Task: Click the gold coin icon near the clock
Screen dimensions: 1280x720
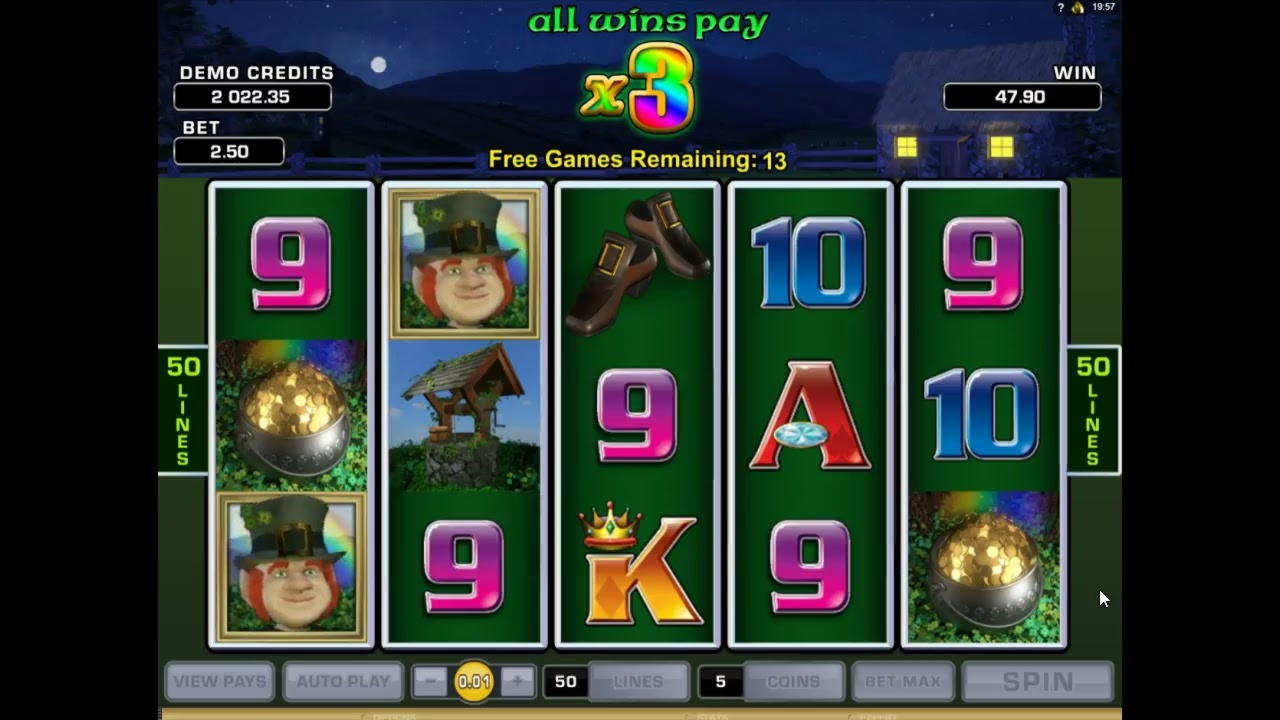Action: pyautogui.click(x=1078, y=7)
